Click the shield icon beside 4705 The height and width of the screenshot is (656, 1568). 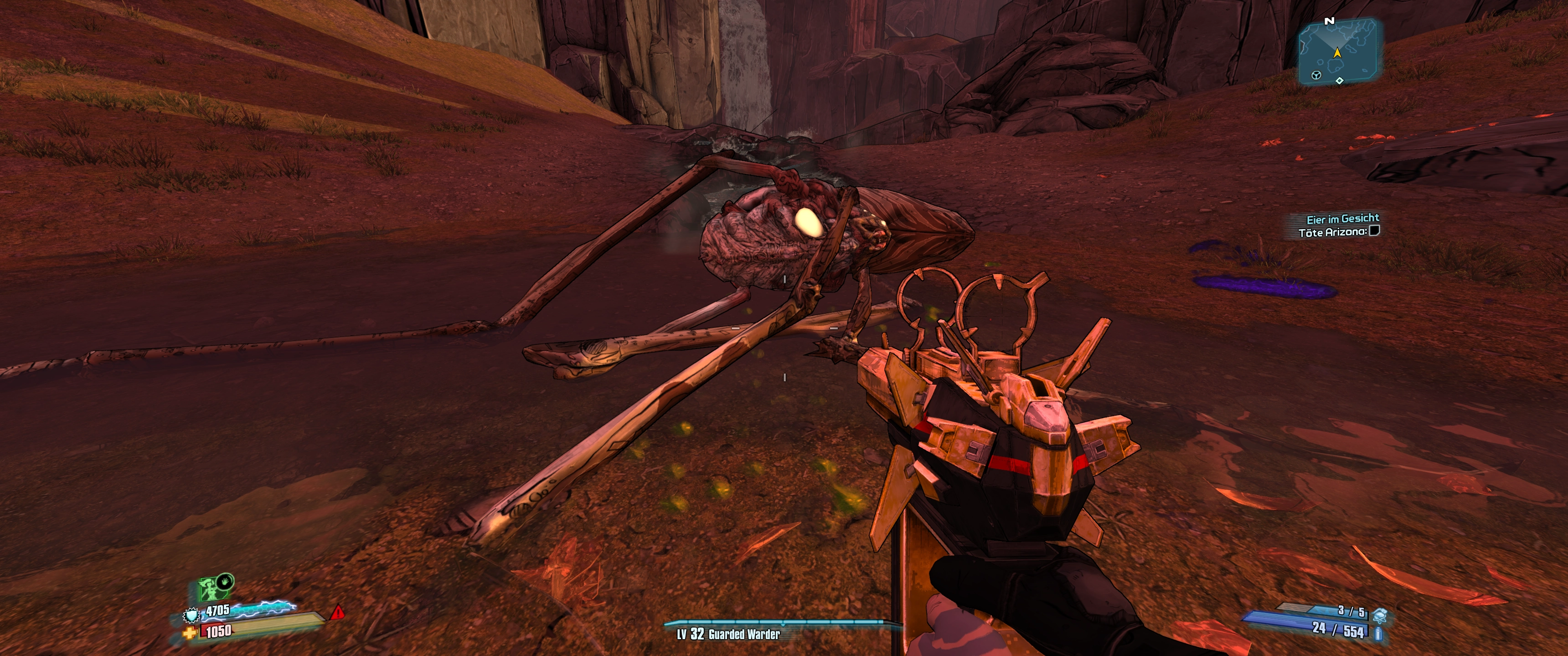tap(192, 616)
